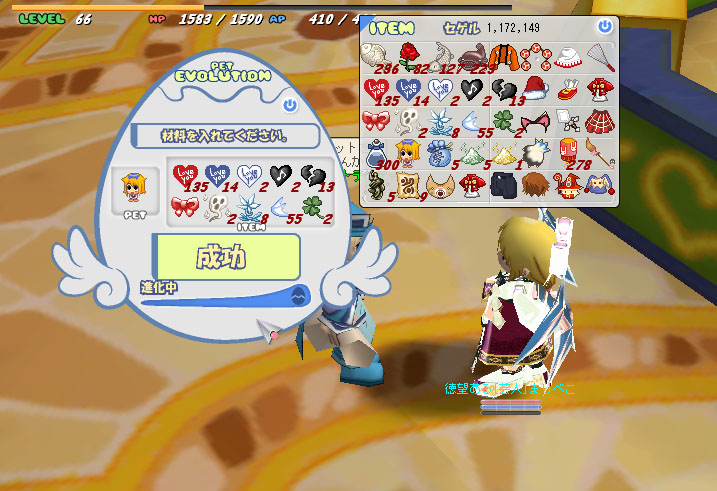
Task: Pick the blue potion bottle stack
Action: [377, 153]
